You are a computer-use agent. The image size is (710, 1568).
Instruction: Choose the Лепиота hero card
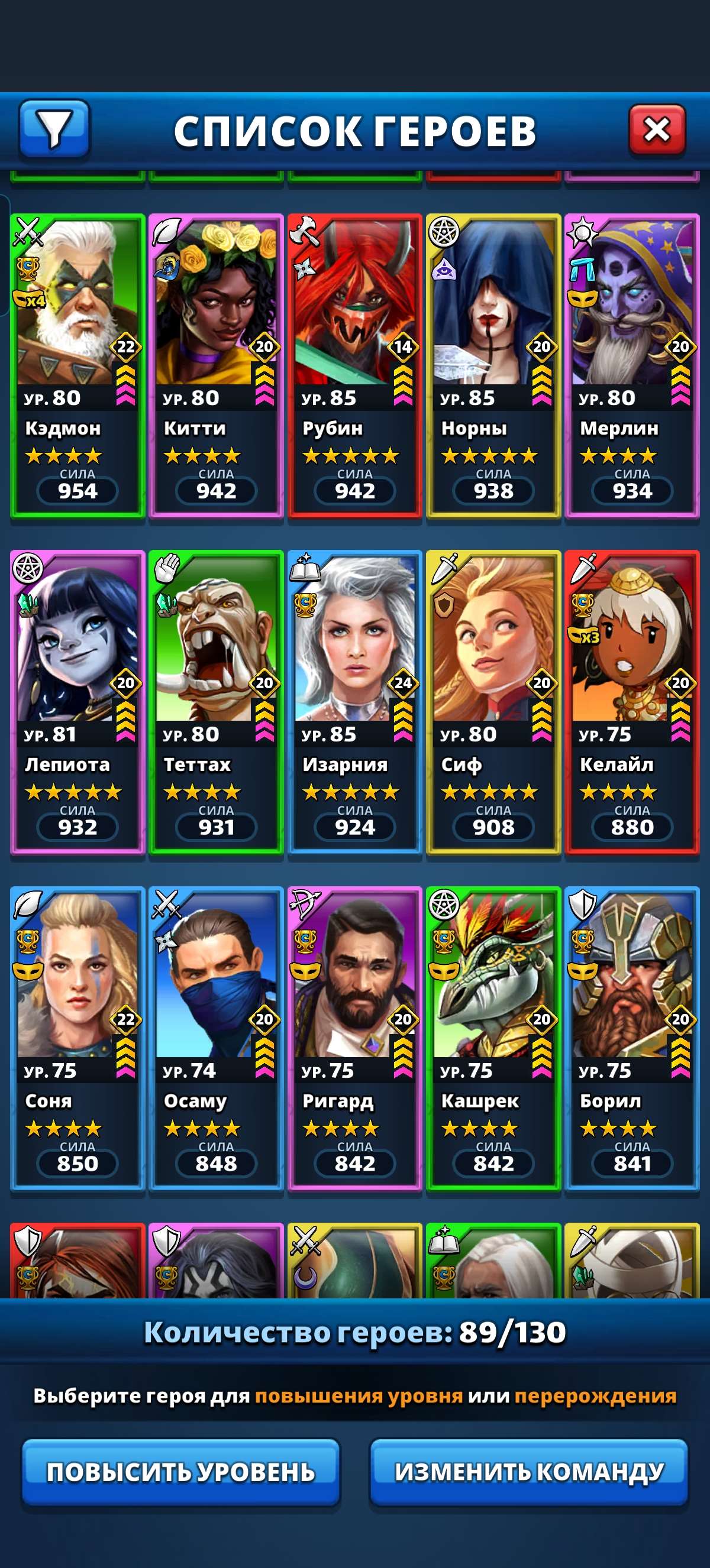78,702
